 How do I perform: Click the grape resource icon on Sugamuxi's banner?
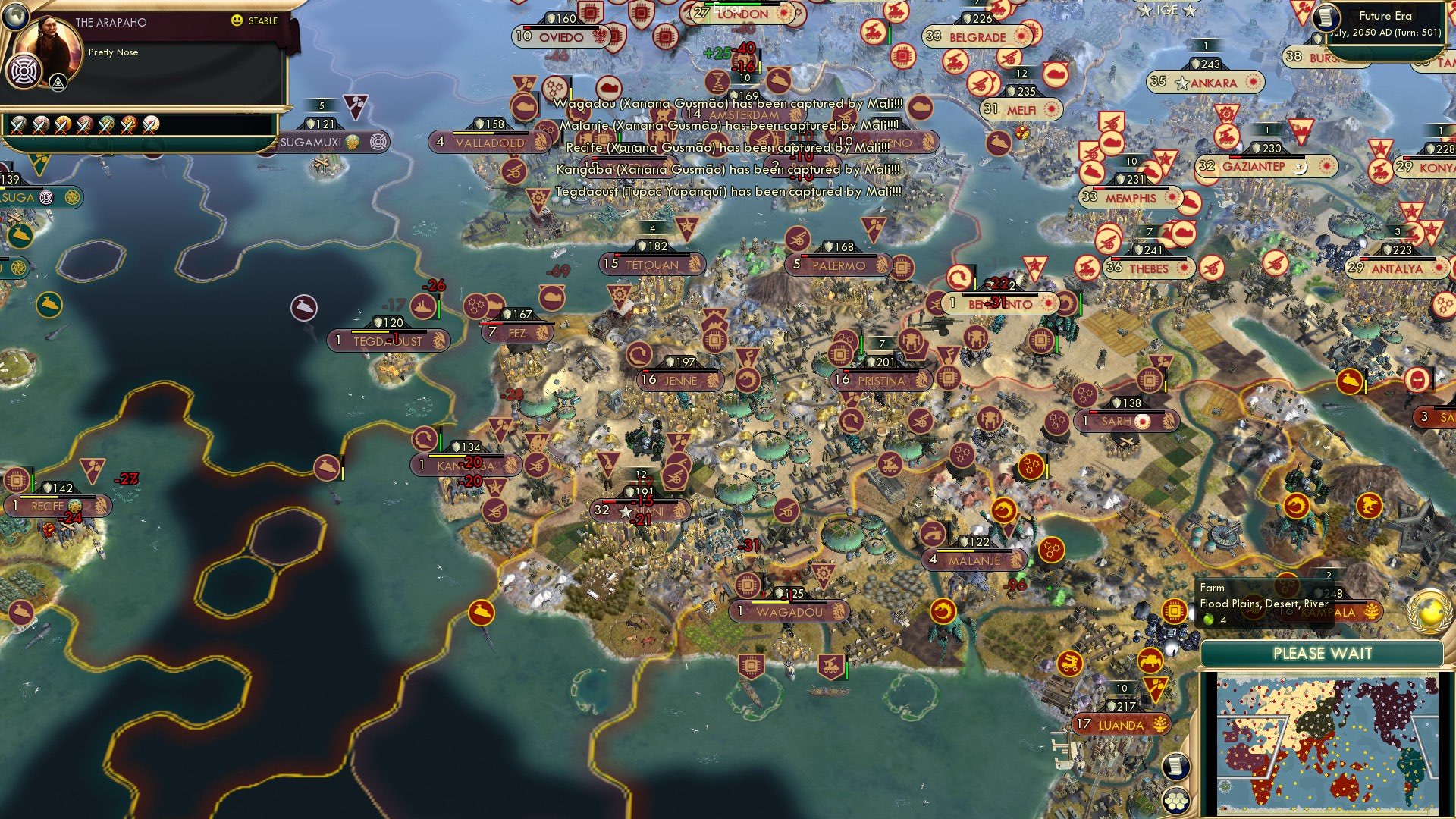click(352, 143)
